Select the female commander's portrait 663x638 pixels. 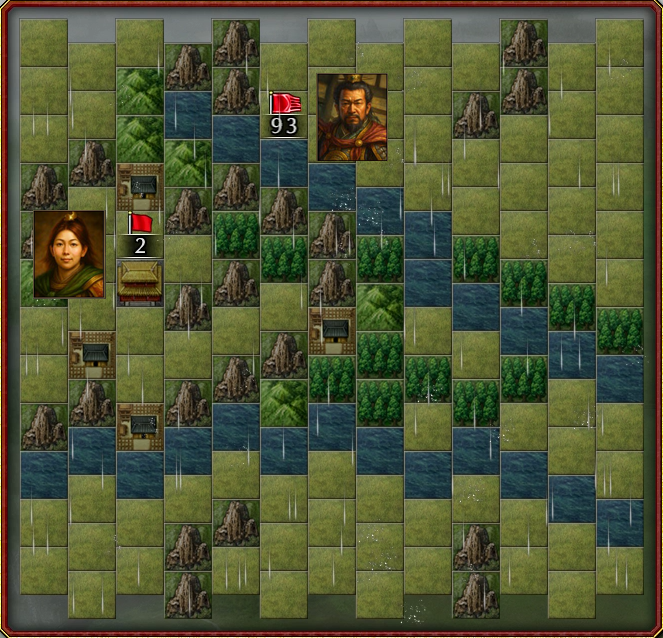click(x=68, y=254)
